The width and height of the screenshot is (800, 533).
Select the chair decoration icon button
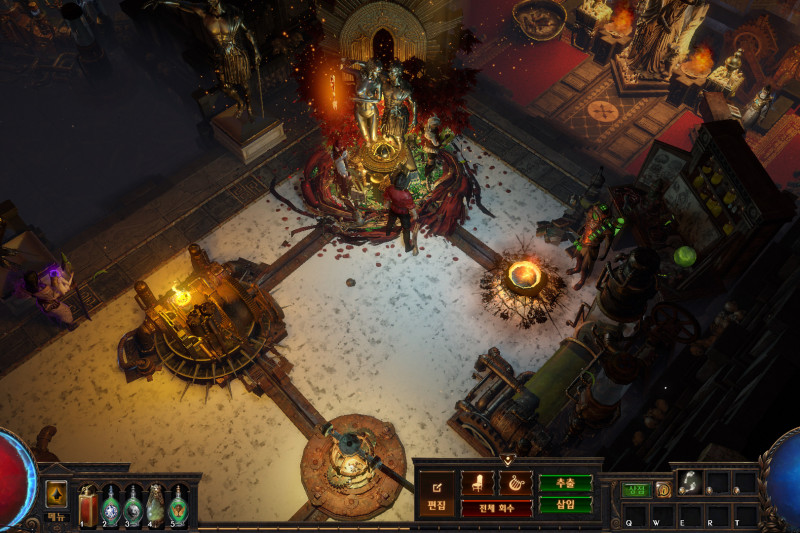click(x=477, y=483)
